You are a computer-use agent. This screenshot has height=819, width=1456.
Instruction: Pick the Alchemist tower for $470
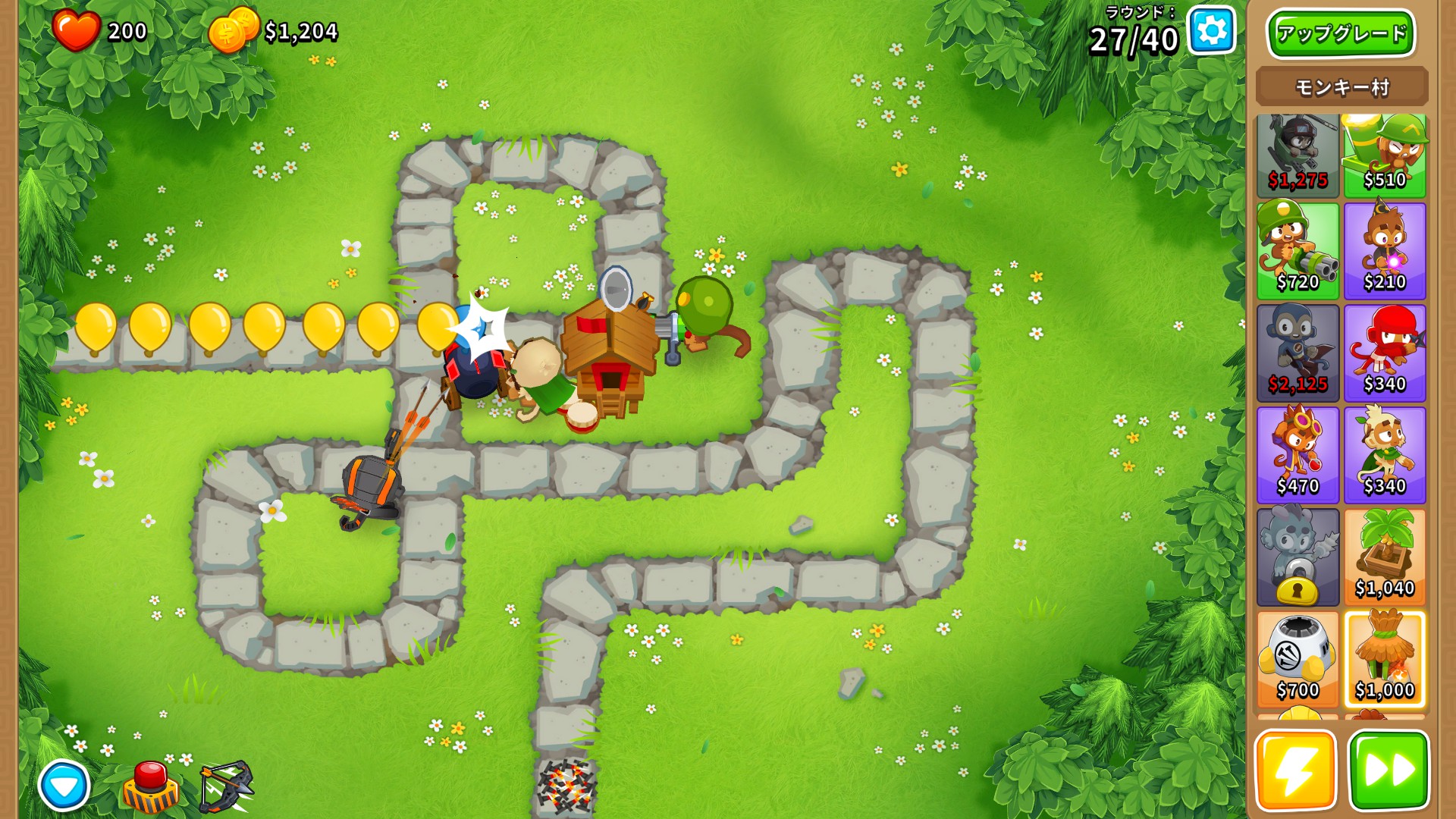[1298, 456]
